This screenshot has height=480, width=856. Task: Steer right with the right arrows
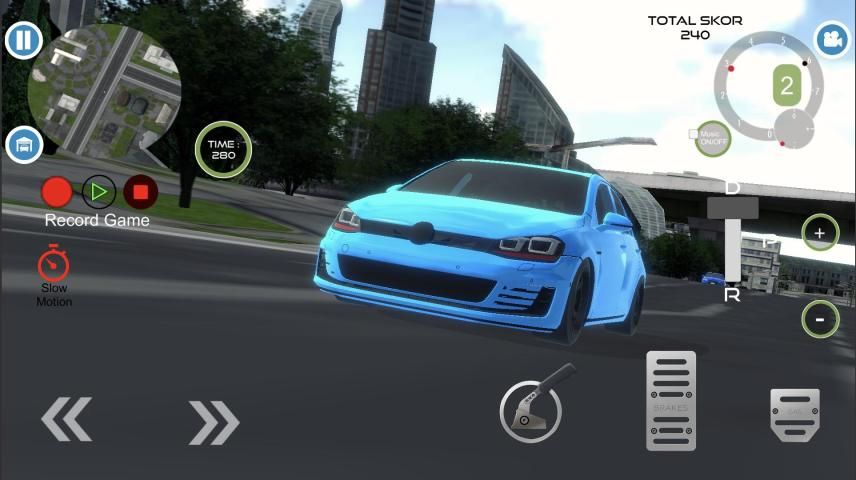pyautogui.click(x=214, y=422)
